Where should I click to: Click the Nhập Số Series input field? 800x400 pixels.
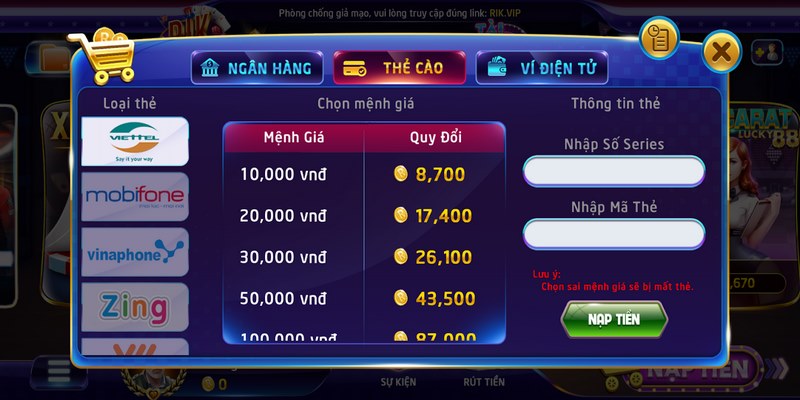click(x=613, y=171)
